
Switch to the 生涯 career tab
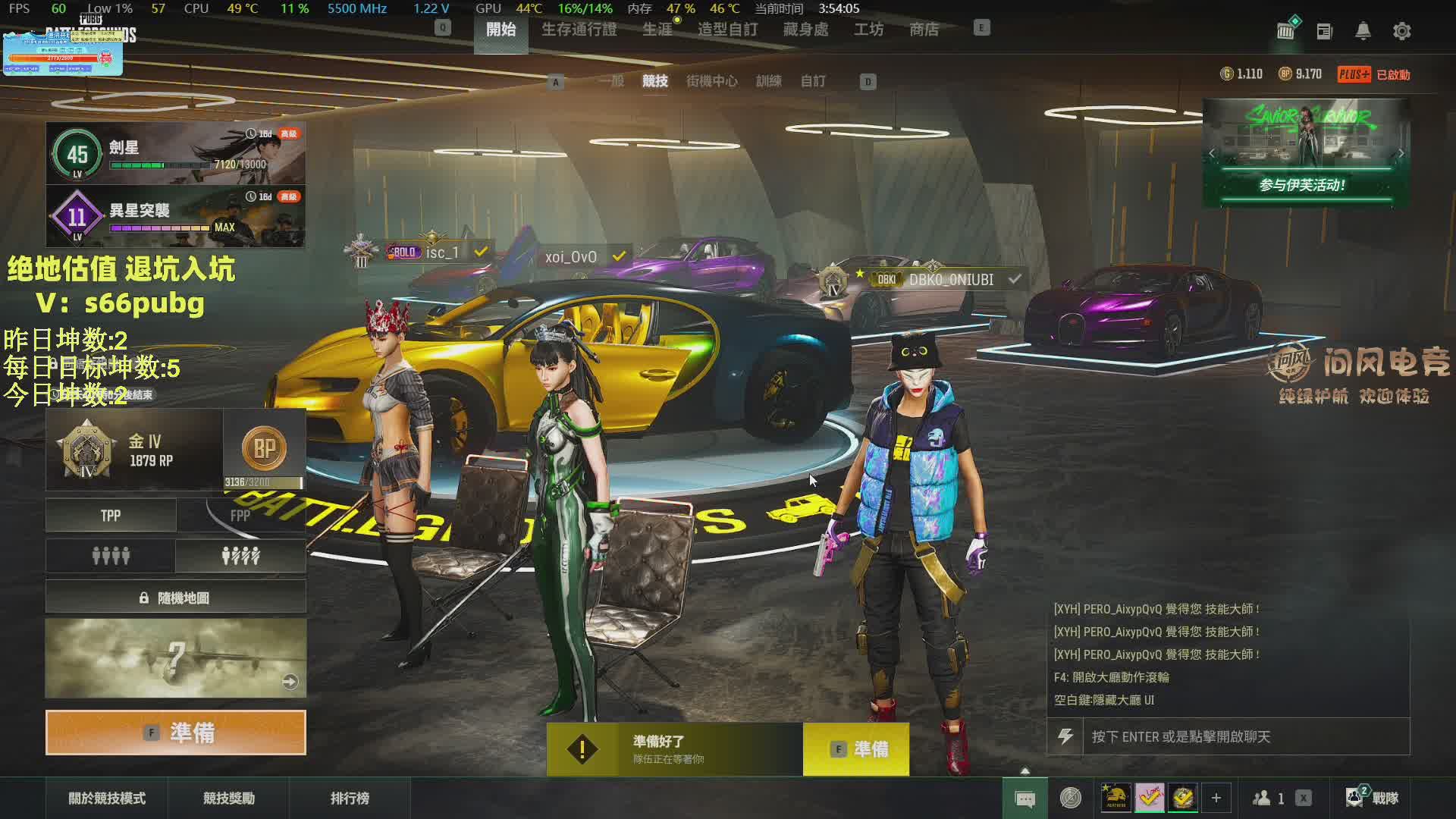click(x=657, y=30)
